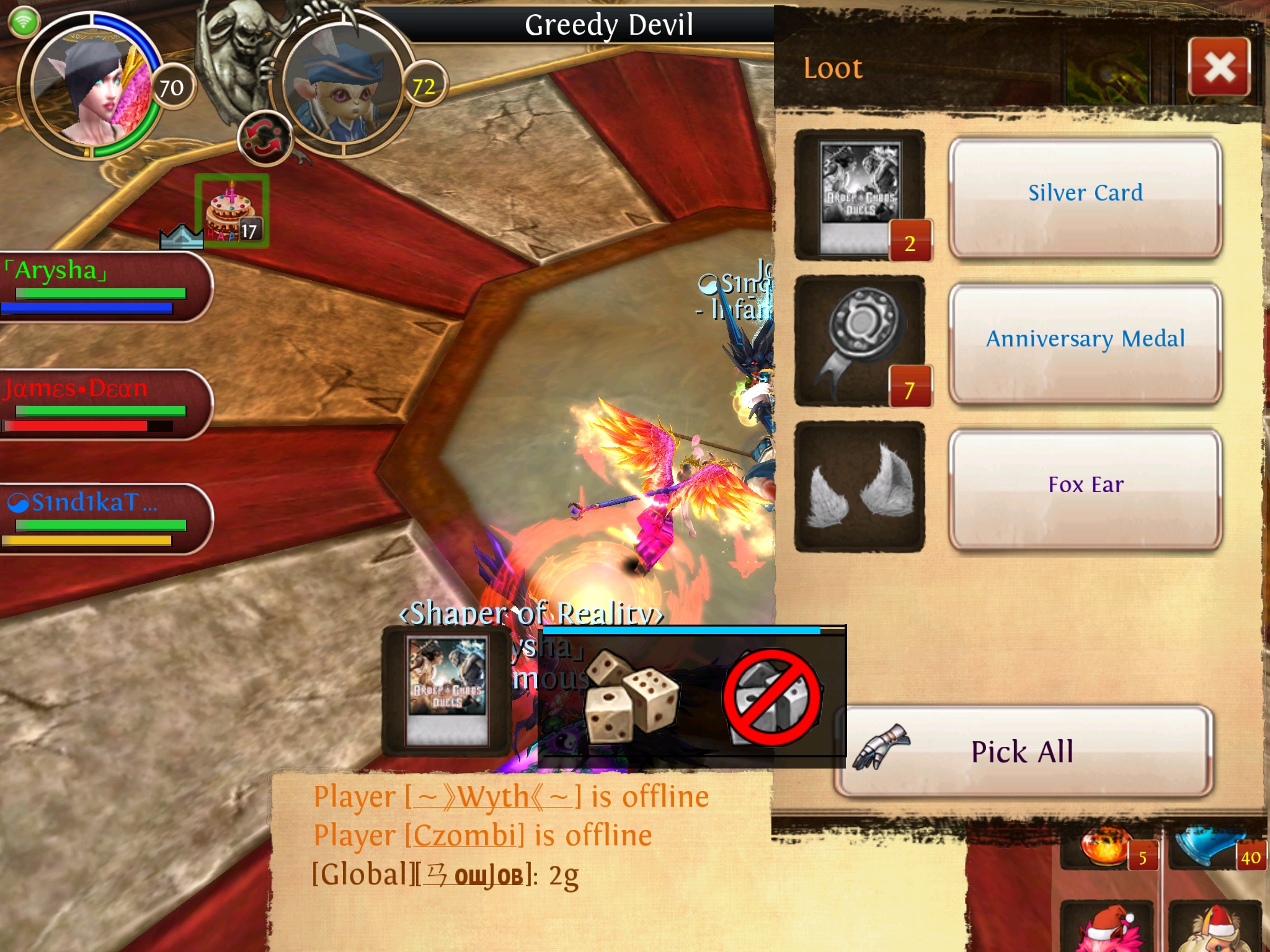1270x952 pixels.
Task: Open the chat log box
Action: 521,860
